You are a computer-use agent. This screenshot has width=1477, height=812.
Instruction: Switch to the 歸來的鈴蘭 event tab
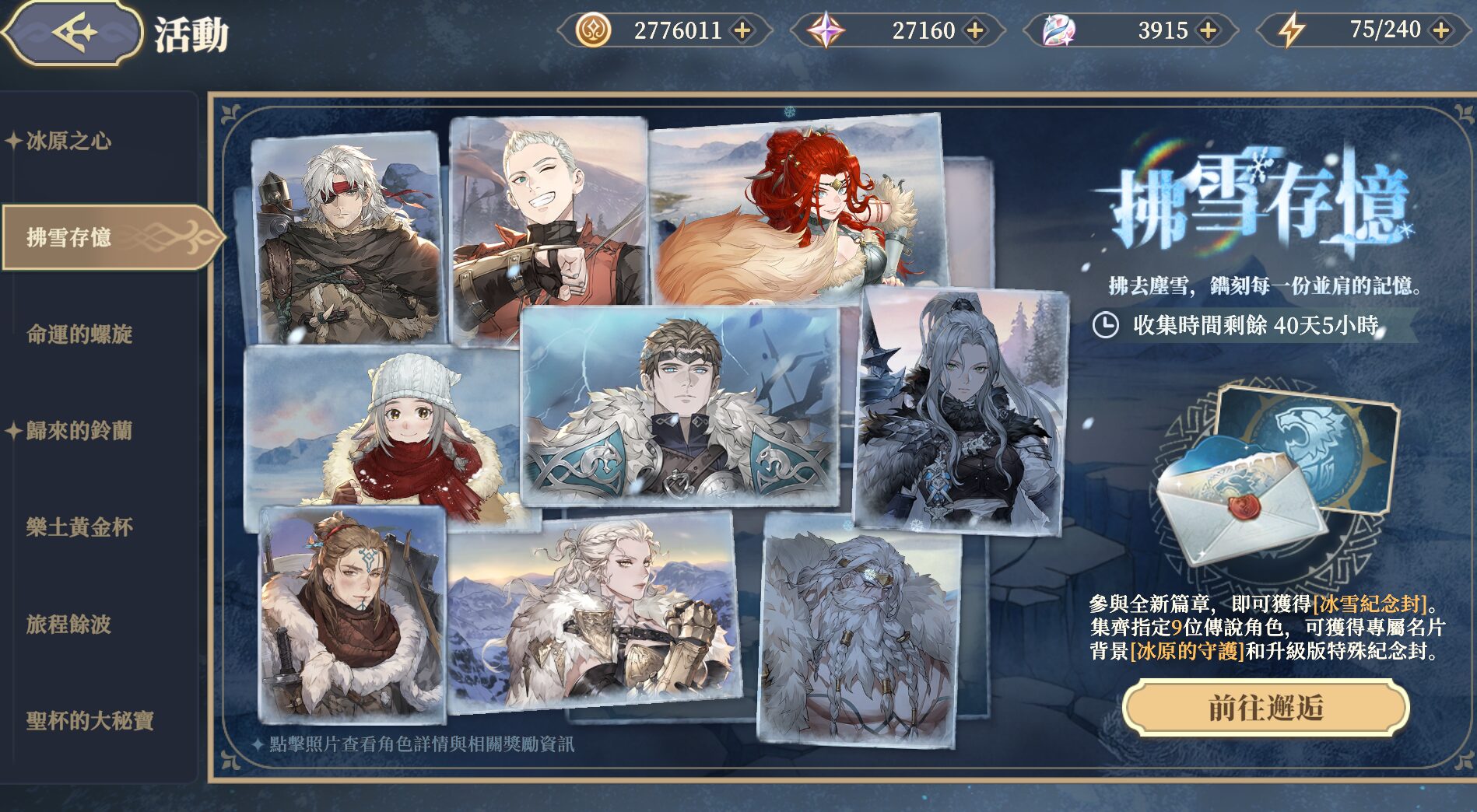click(x=79, y=431)
